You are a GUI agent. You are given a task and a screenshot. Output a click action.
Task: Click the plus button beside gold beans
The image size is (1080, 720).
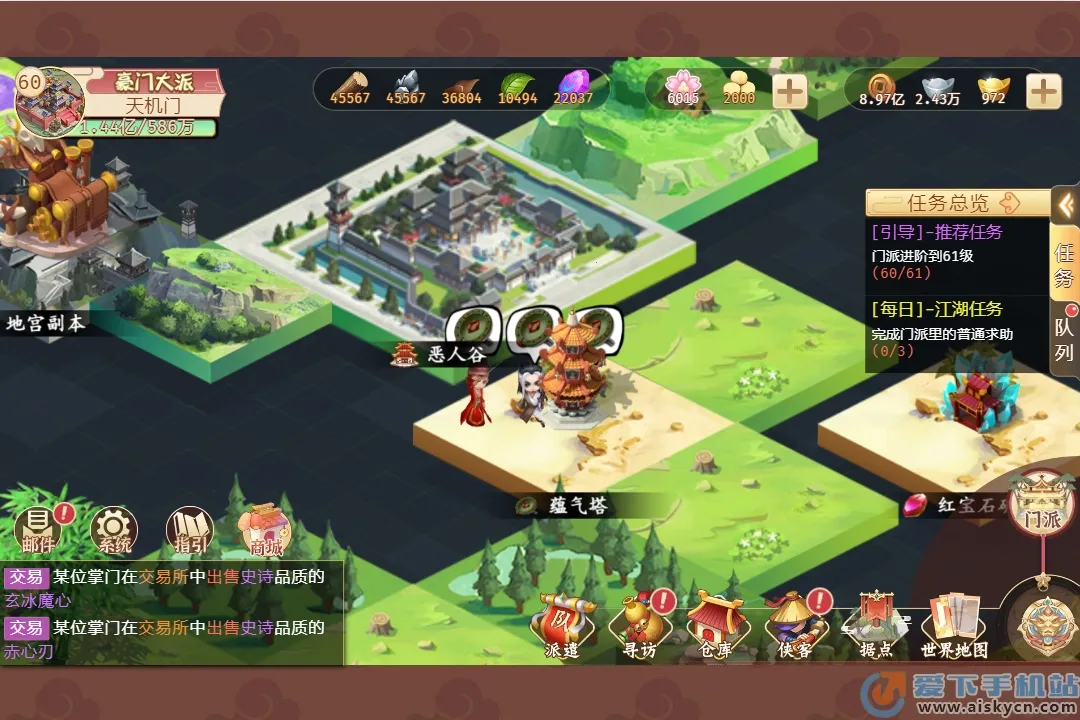pos(789,92)
